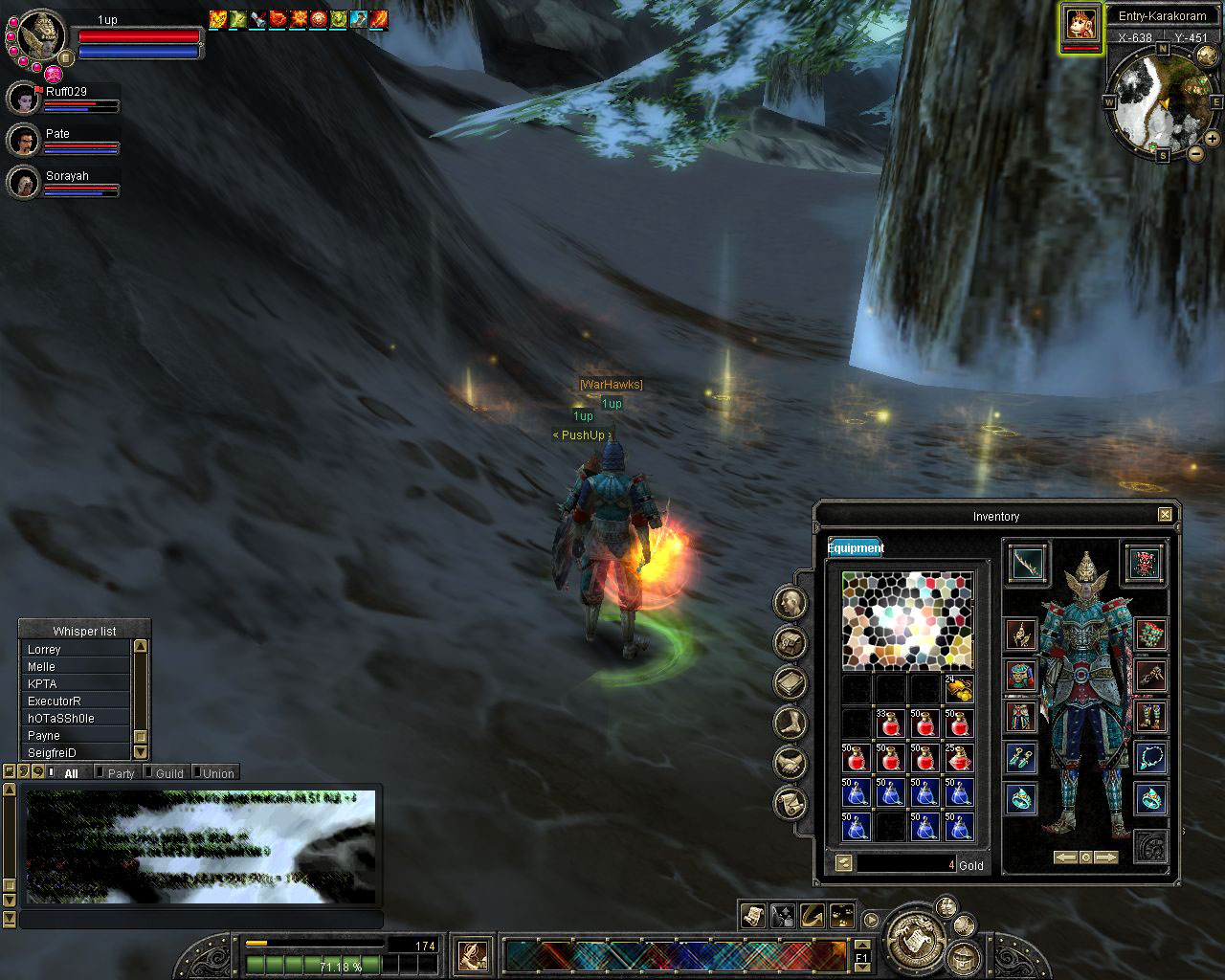Close the Inventory window

tap(1165, 515)
